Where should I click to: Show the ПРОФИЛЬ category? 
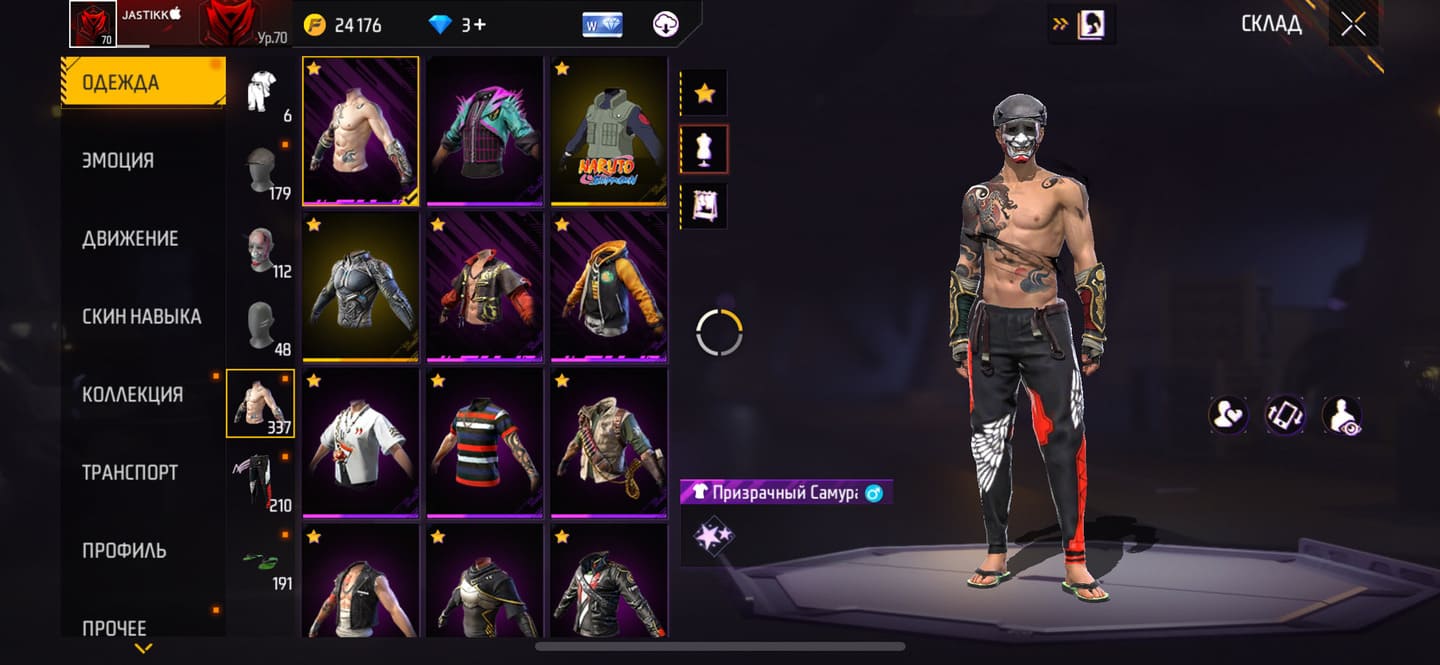124,550
